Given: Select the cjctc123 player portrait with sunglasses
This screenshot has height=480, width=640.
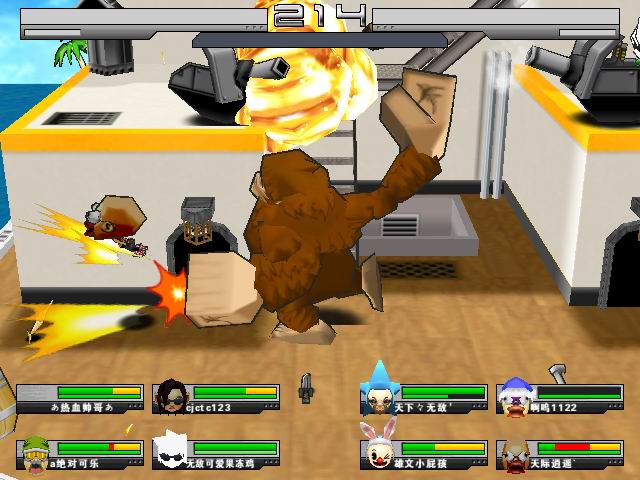Looking at the screenshot, I should click(x=170, y=397).
